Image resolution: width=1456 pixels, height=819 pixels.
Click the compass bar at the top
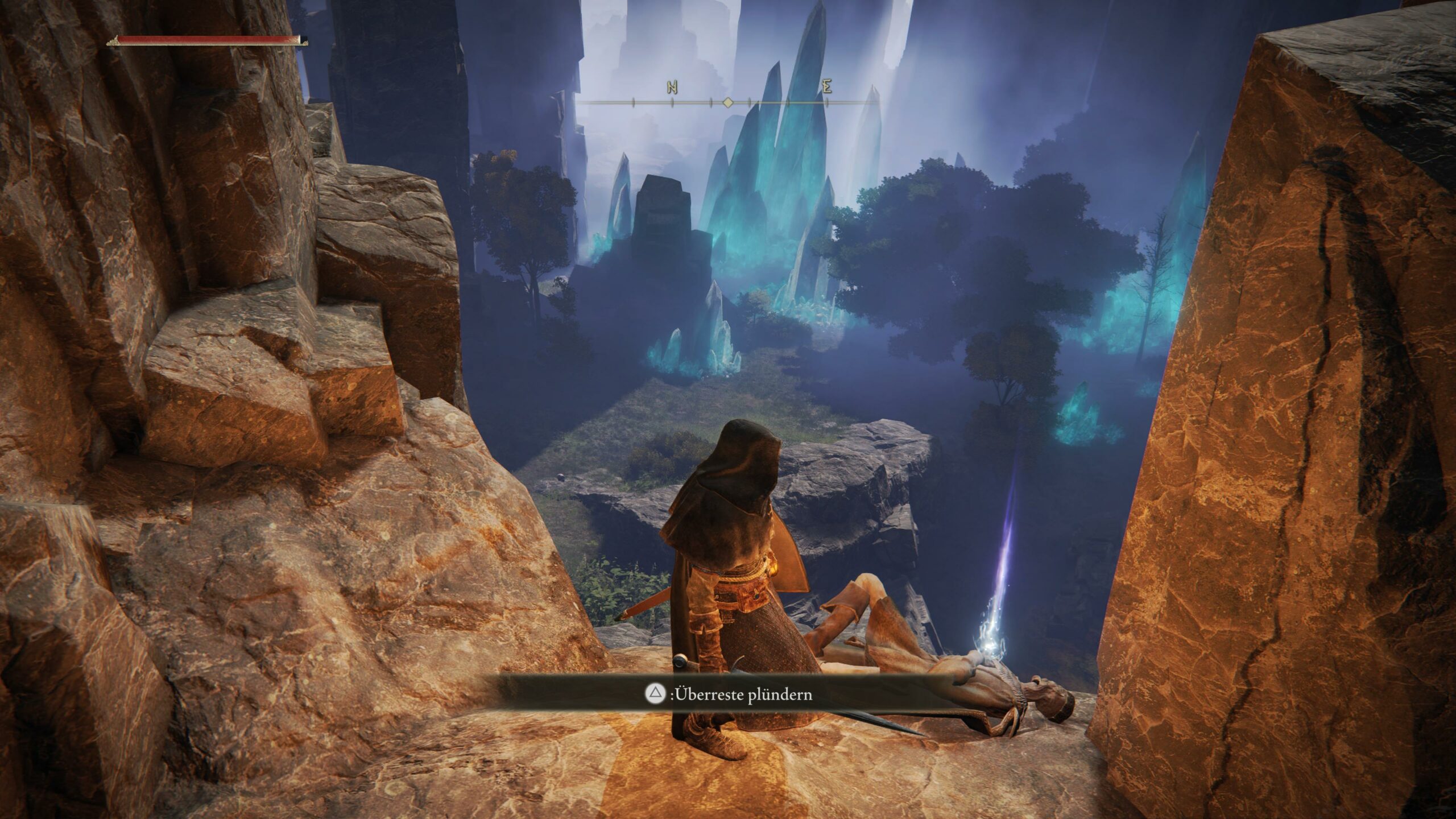728,102
